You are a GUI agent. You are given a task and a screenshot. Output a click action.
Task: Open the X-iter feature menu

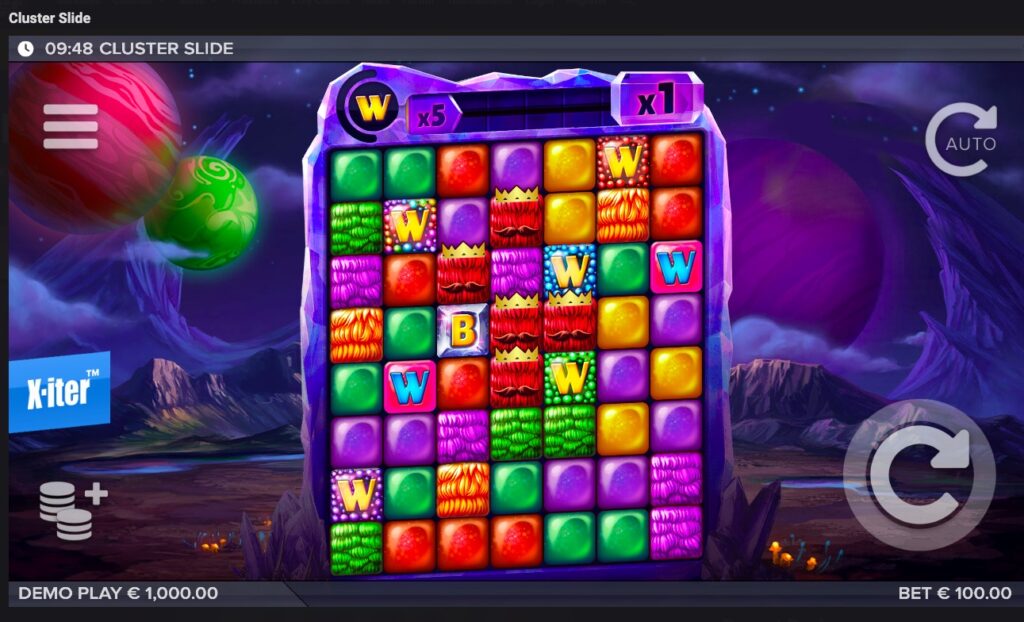coord(59,392)
